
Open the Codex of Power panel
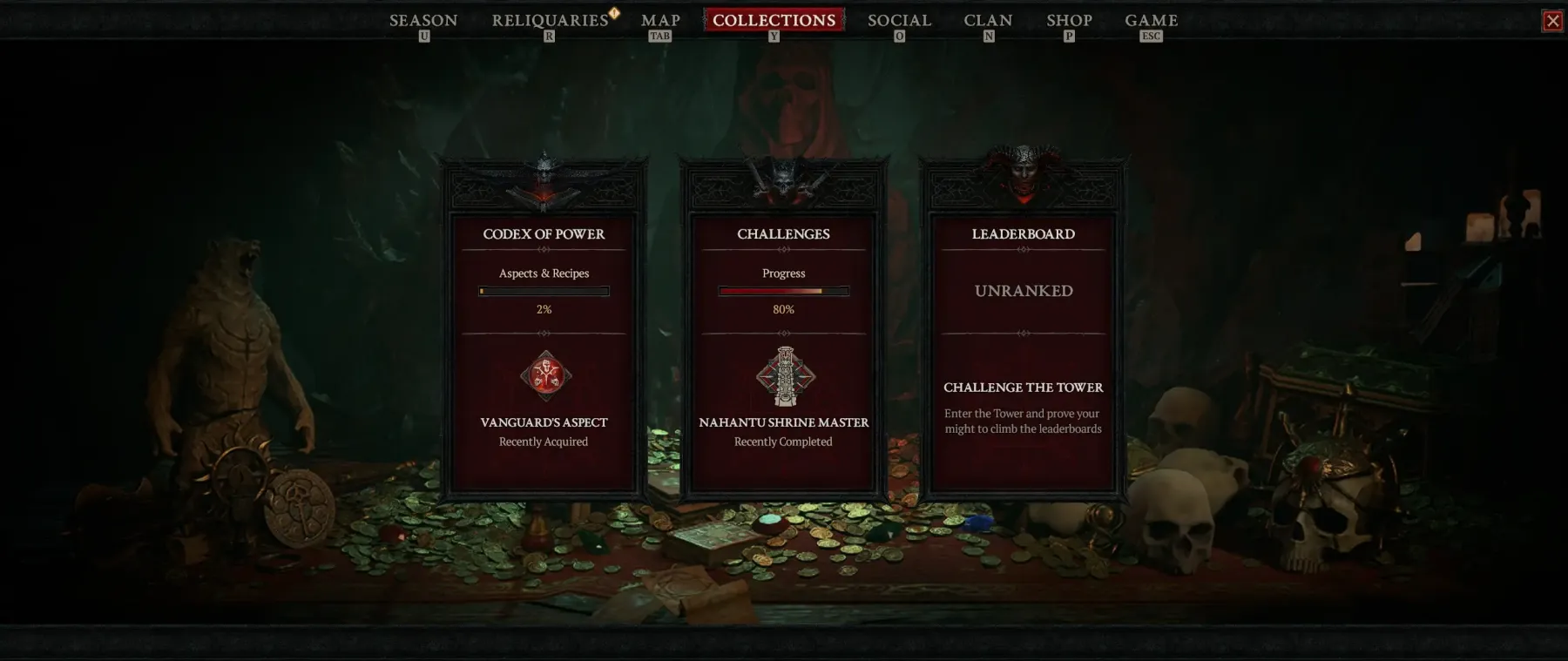(x=544, y=234)
